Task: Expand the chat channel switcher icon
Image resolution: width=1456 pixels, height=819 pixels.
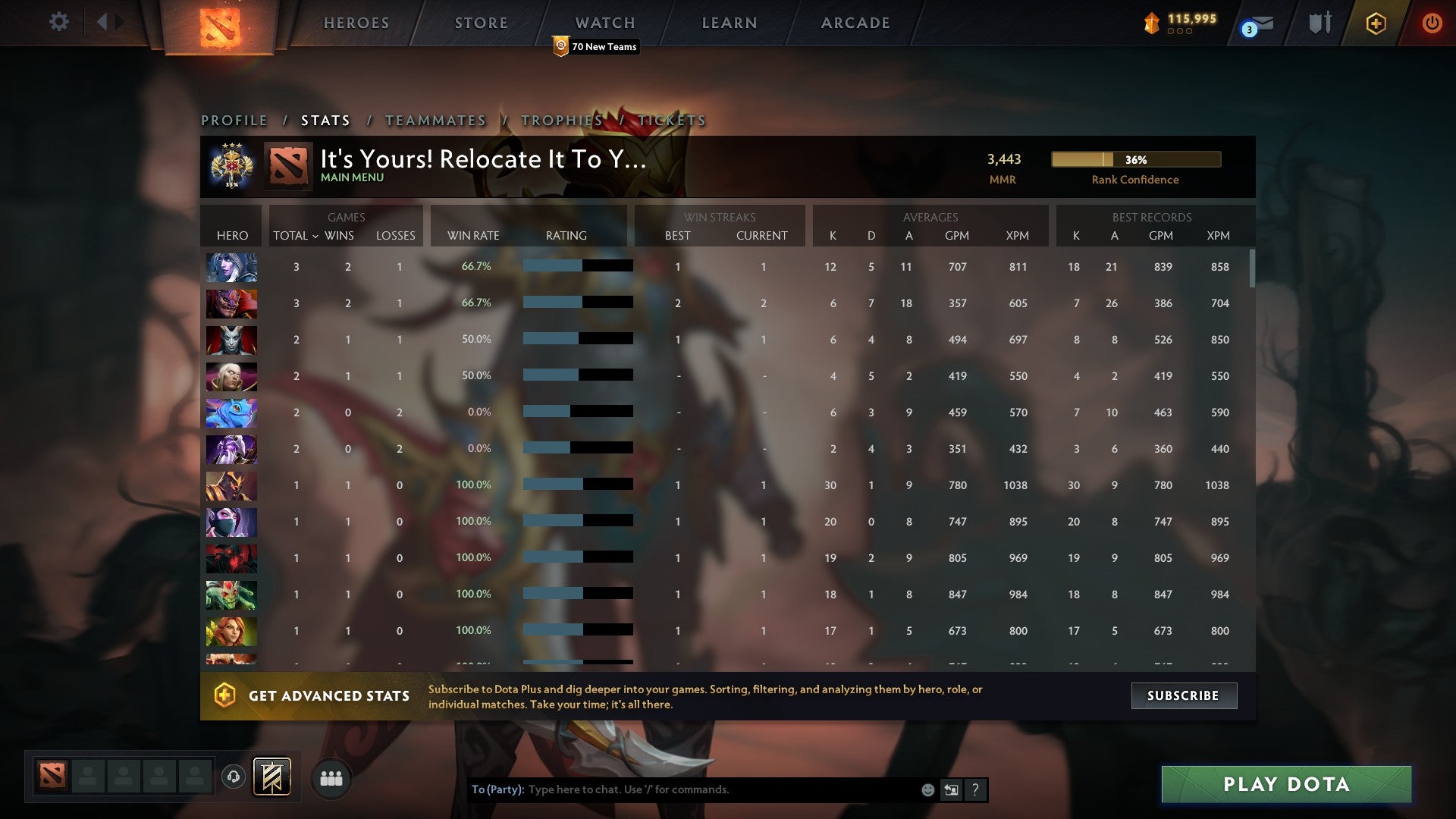Action: tap(952, 789)
